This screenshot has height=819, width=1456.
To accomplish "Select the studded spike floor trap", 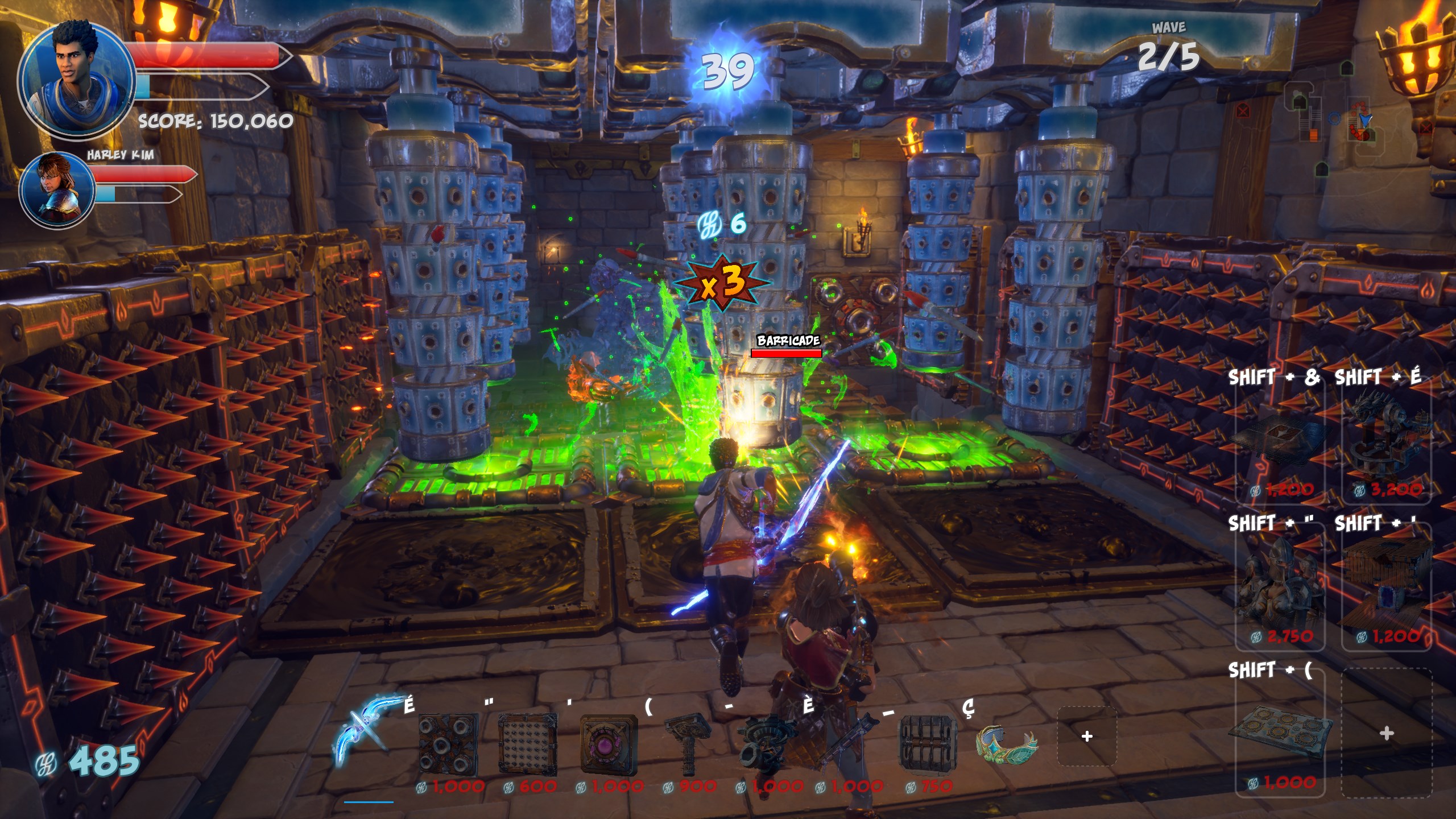I will click(528, 744).
